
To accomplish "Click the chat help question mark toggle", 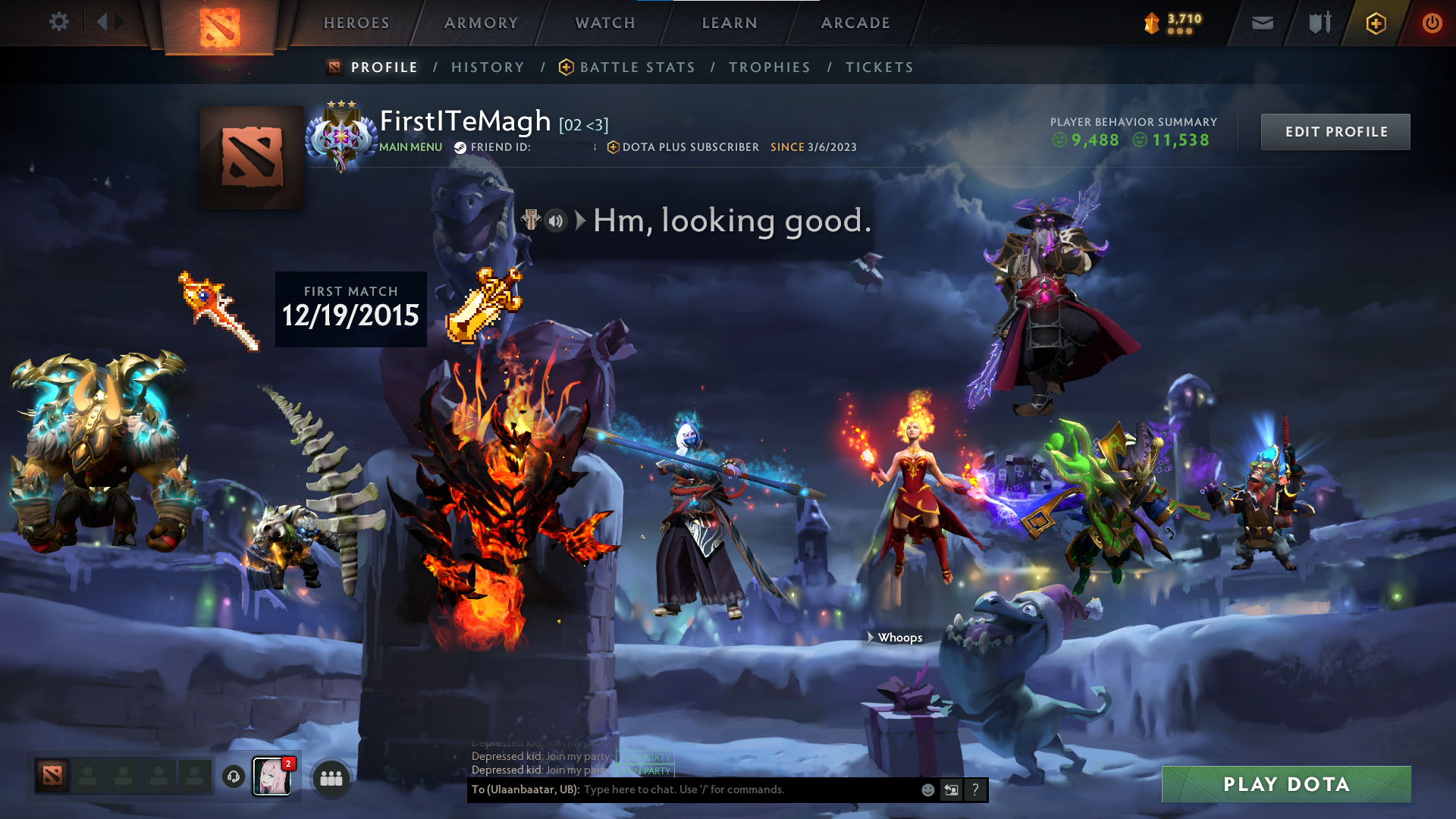I will [x=976, y=789].
